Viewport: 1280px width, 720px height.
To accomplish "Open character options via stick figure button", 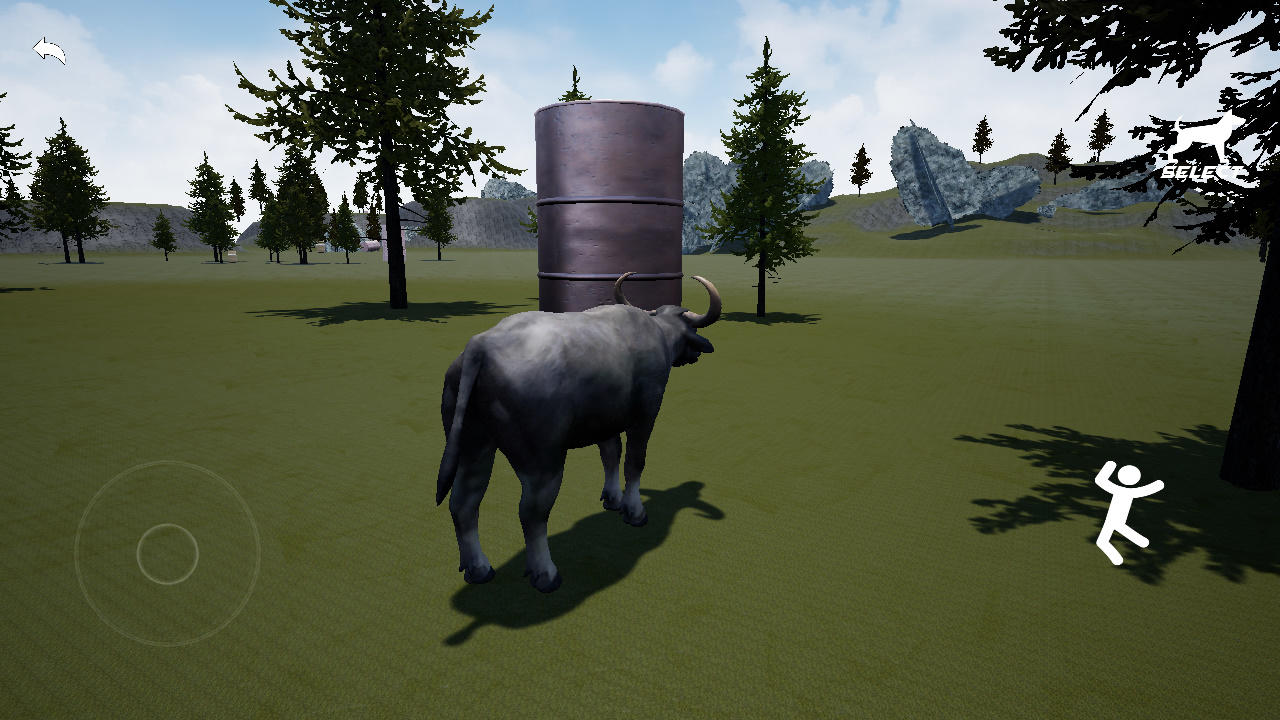I will 1127,510.
